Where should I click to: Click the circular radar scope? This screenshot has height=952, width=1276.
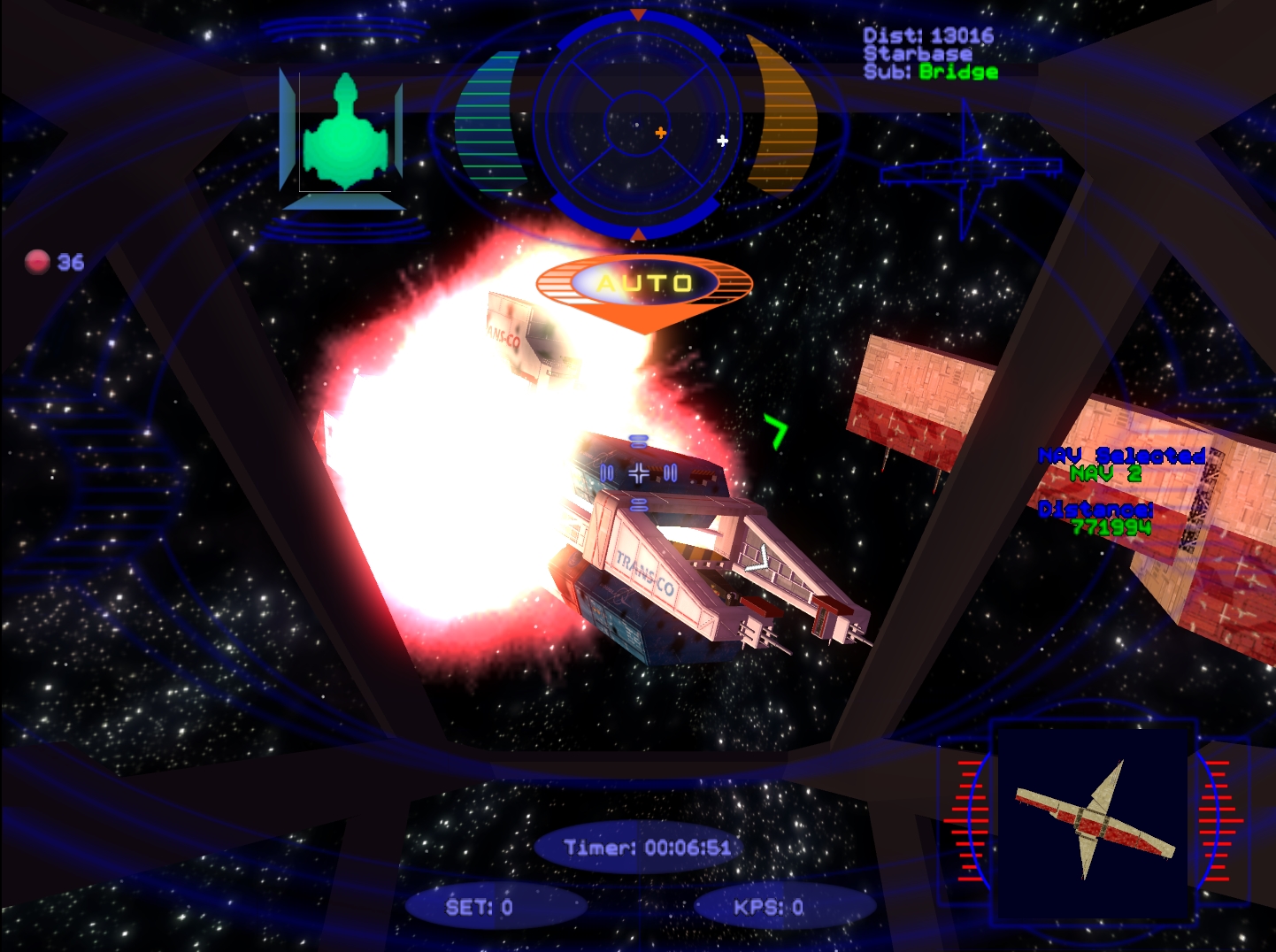pos(637,125)
